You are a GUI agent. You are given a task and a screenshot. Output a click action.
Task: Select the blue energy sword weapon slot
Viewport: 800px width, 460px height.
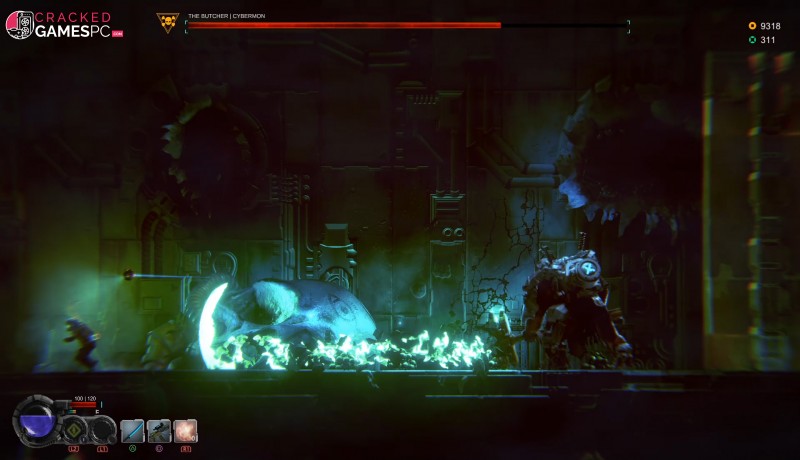(x=132, y=431)
